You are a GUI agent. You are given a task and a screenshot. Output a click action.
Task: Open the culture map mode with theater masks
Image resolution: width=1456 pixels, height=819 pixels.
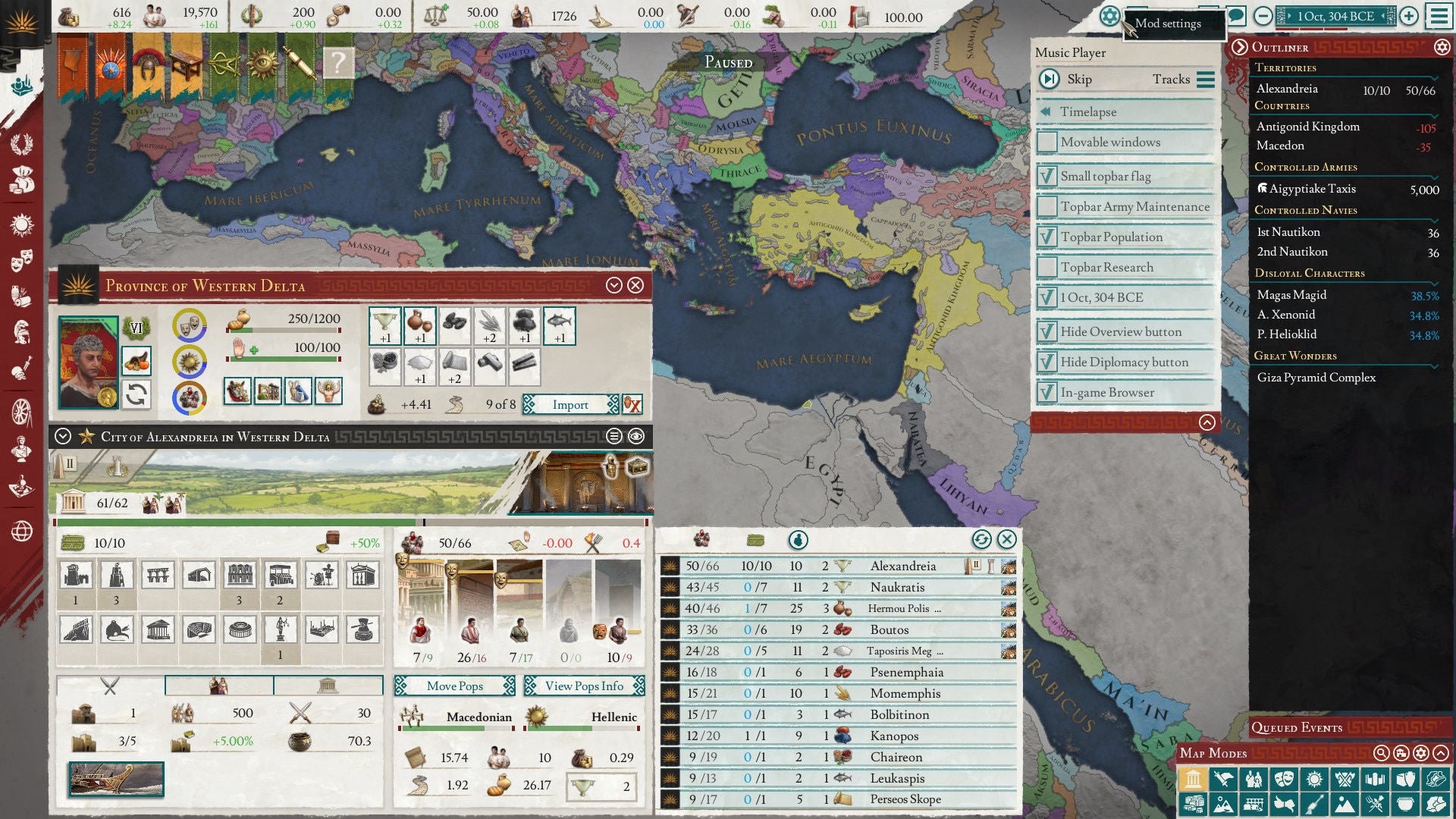coord(1284,779)
